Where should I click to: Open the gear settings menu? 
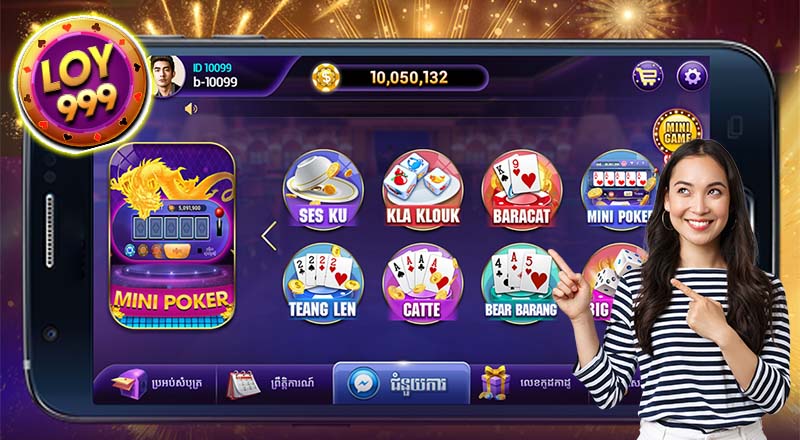pos(692,76)
